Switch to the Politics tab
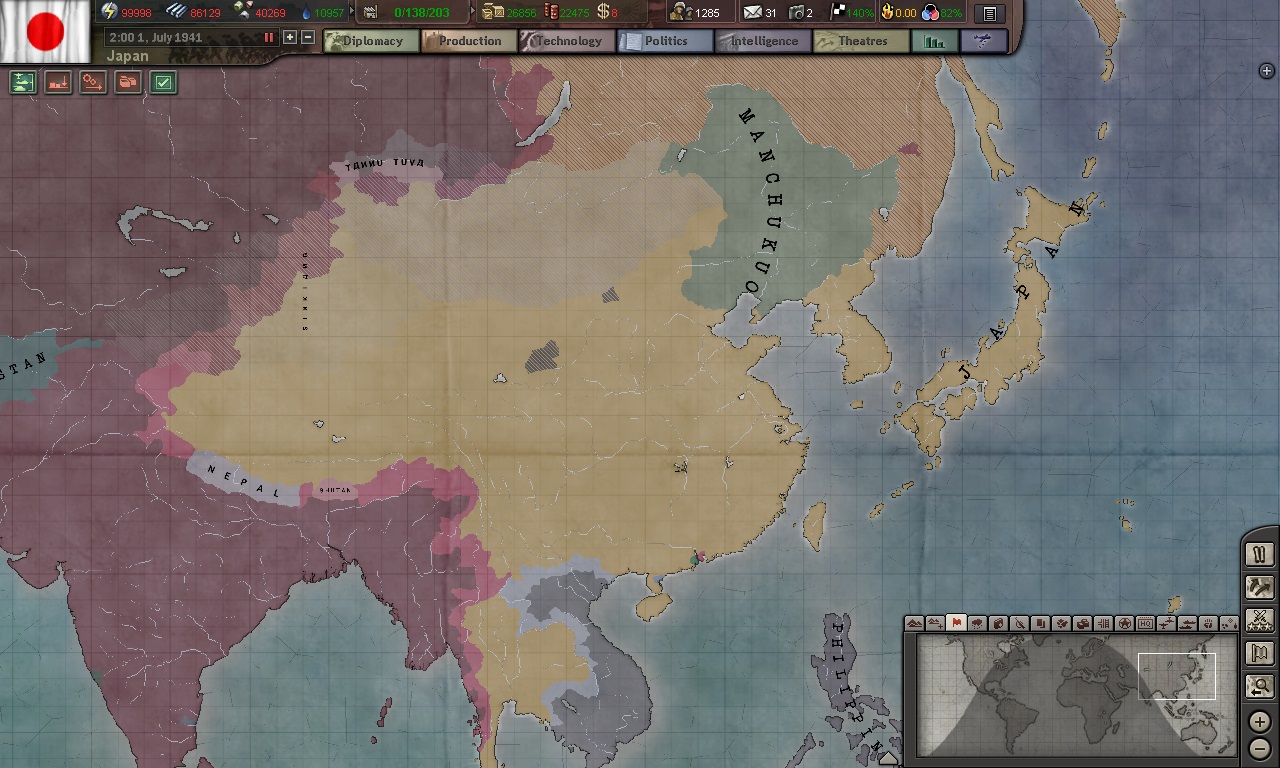This screenshot has width=1280, height=768. [x=668, y=41]
